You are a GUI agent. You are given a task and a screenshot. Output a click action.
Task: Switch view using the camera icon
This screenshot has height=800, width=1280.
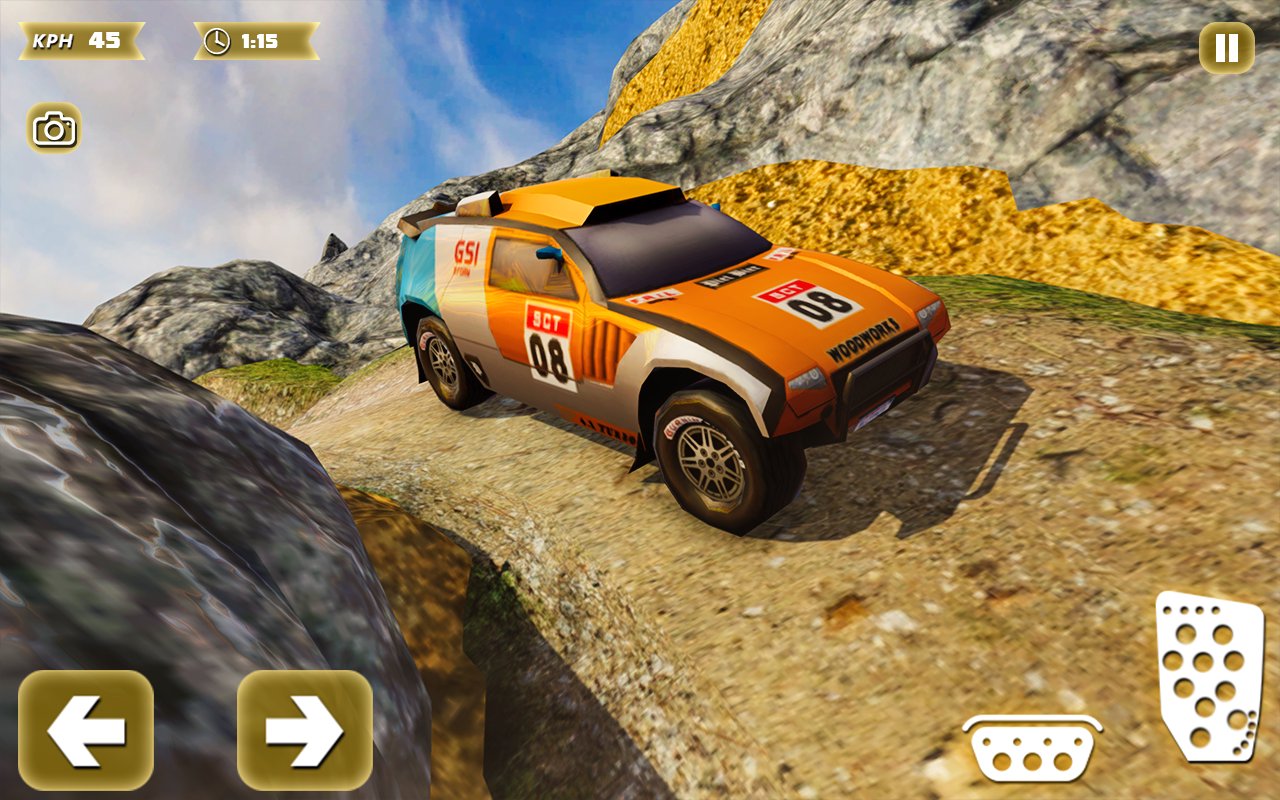point(54,128)
